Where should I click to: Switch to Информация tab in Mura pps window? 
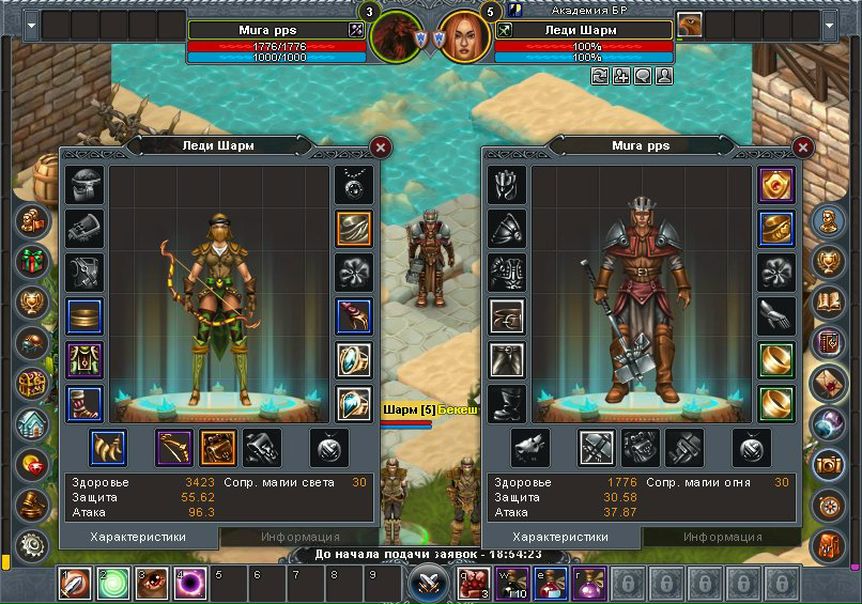pyautogui.click(x=722, y=537)
